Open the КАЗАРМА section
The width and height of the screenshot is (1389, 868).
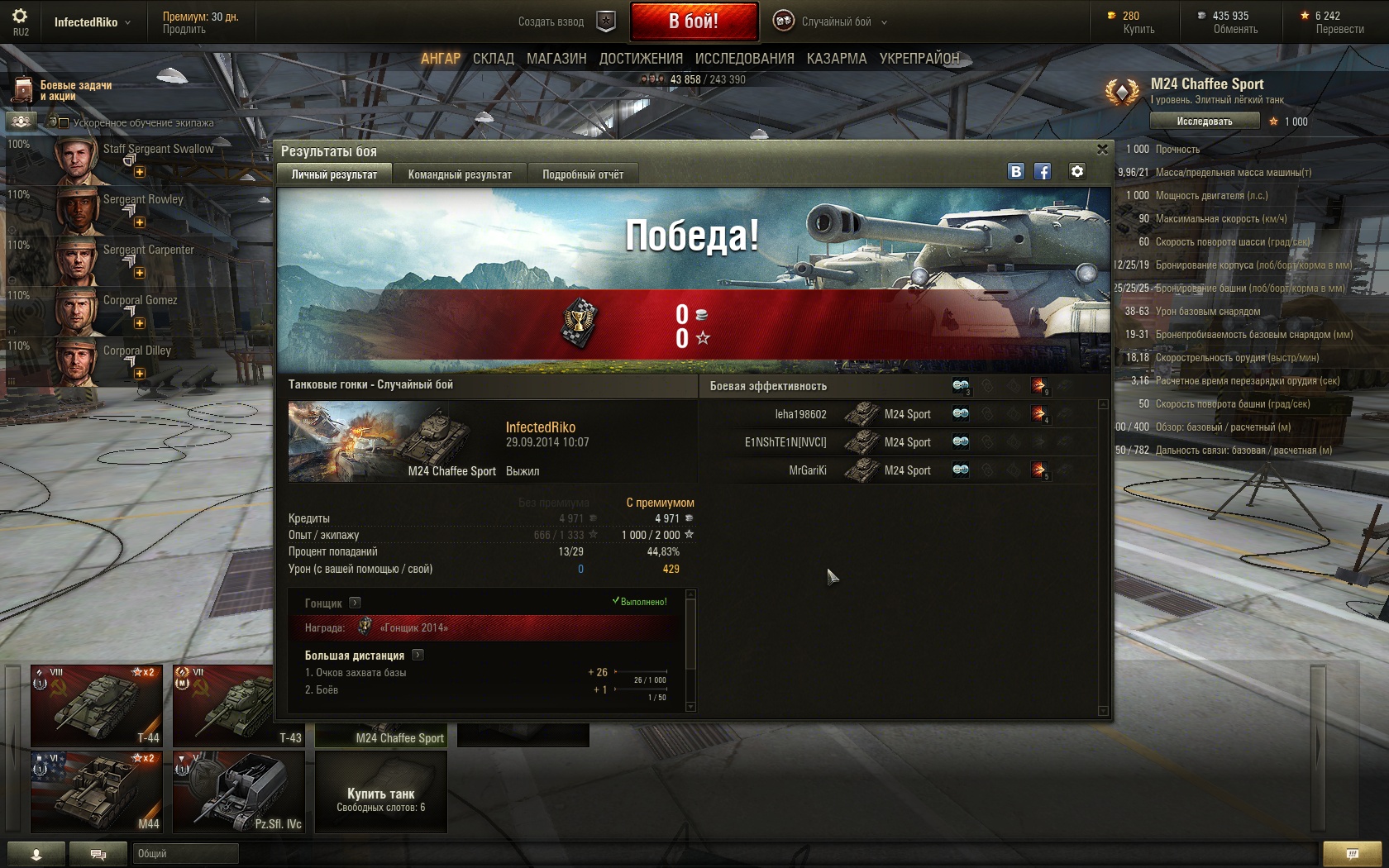point(837,59)
